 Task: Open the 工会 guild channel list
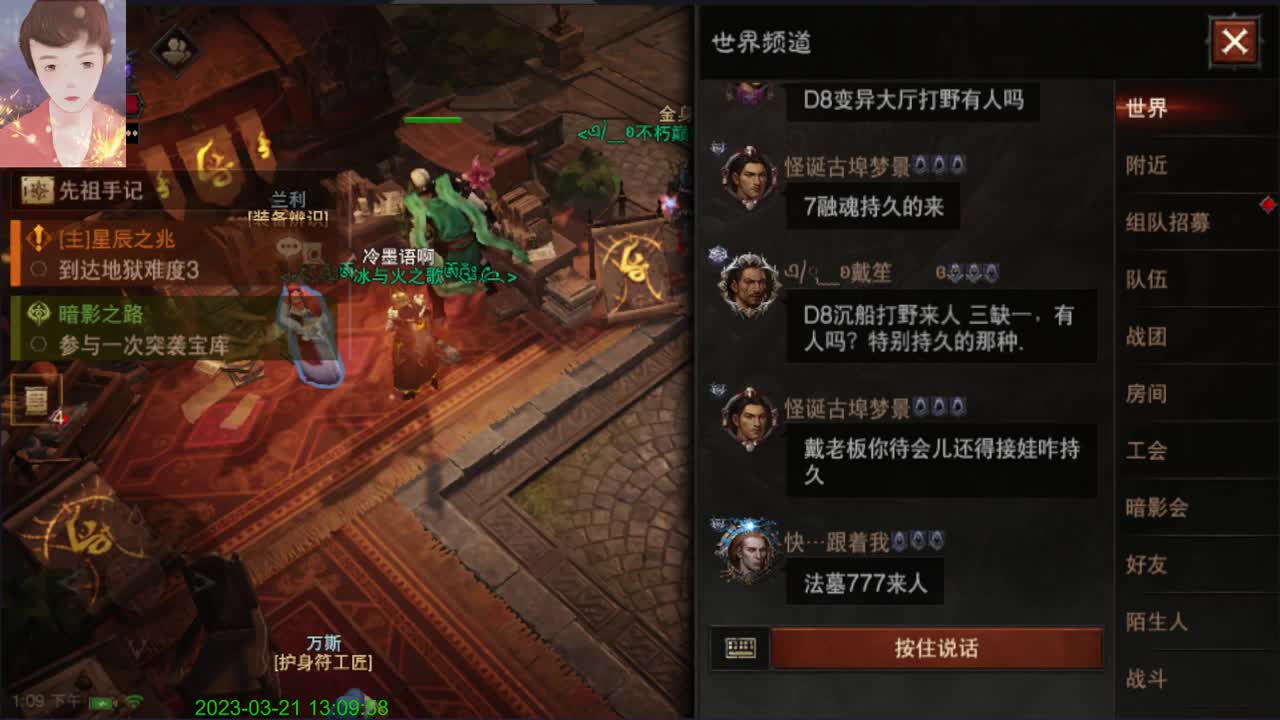click(x=1150, y=451)
